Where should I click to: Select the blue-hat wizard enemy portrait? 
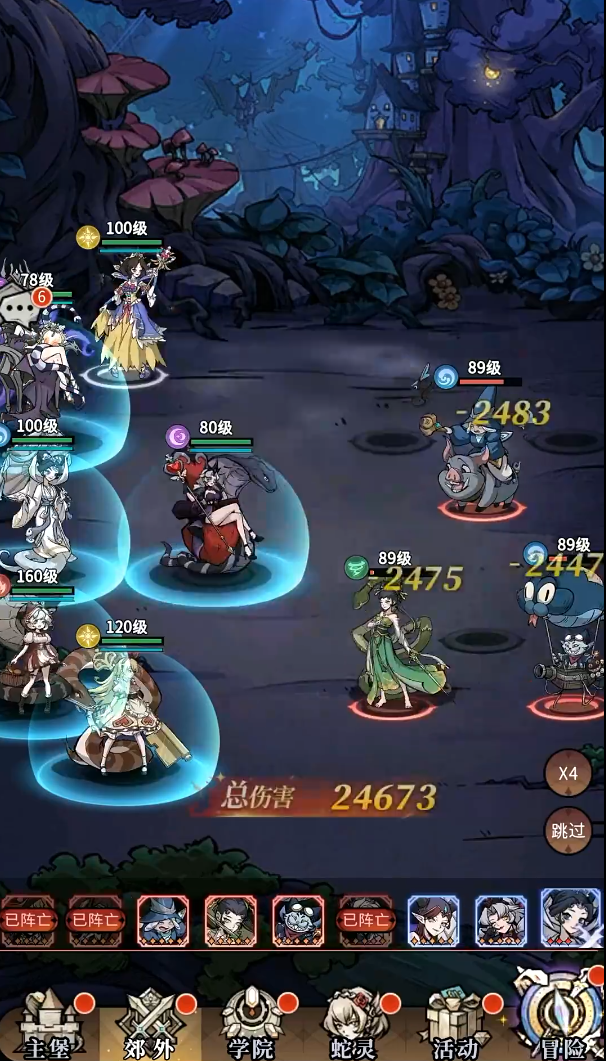point(163,920)
